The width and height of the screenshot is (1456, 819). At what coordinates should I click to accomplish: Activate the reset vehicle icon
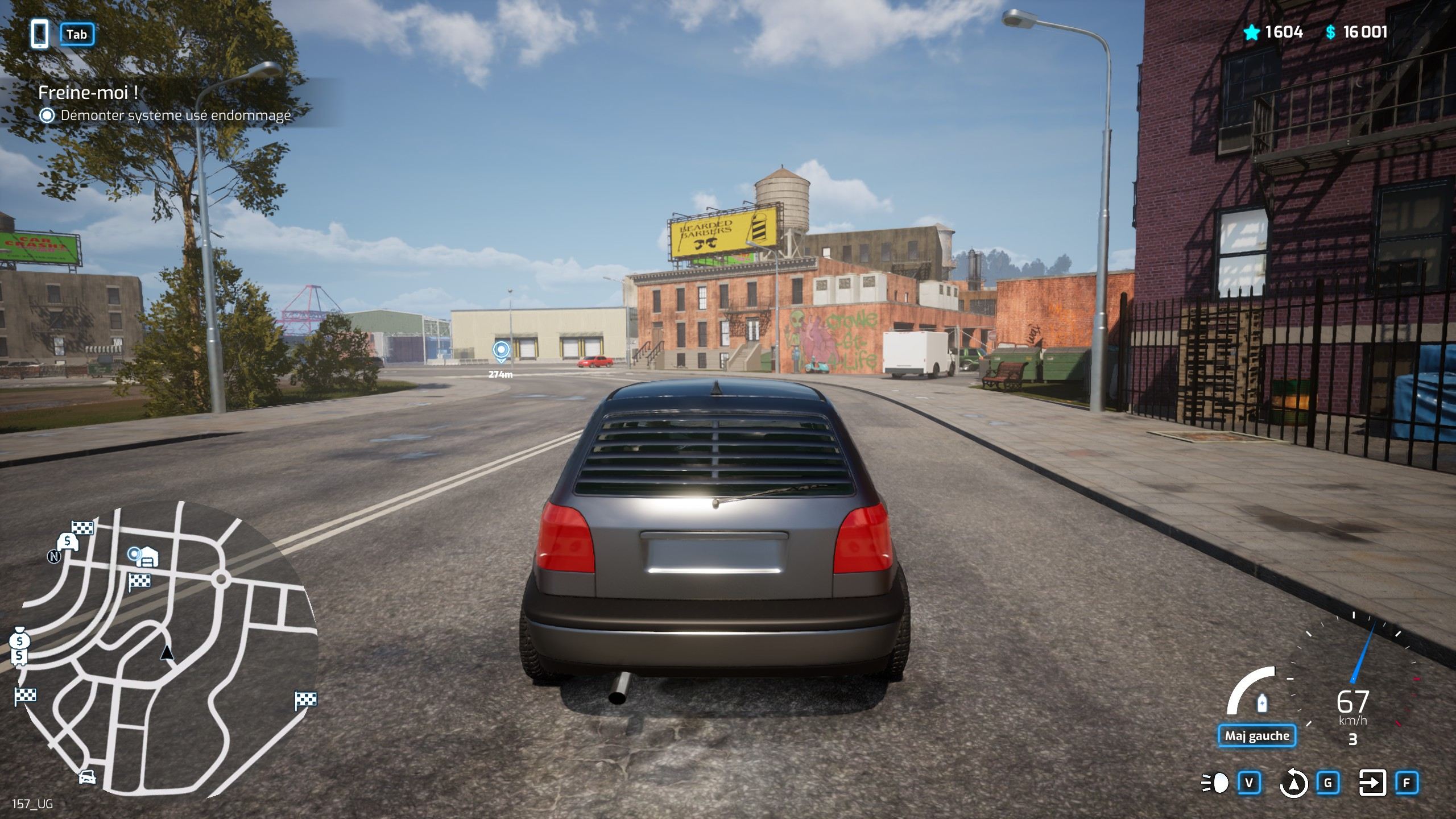(1293, 783)
